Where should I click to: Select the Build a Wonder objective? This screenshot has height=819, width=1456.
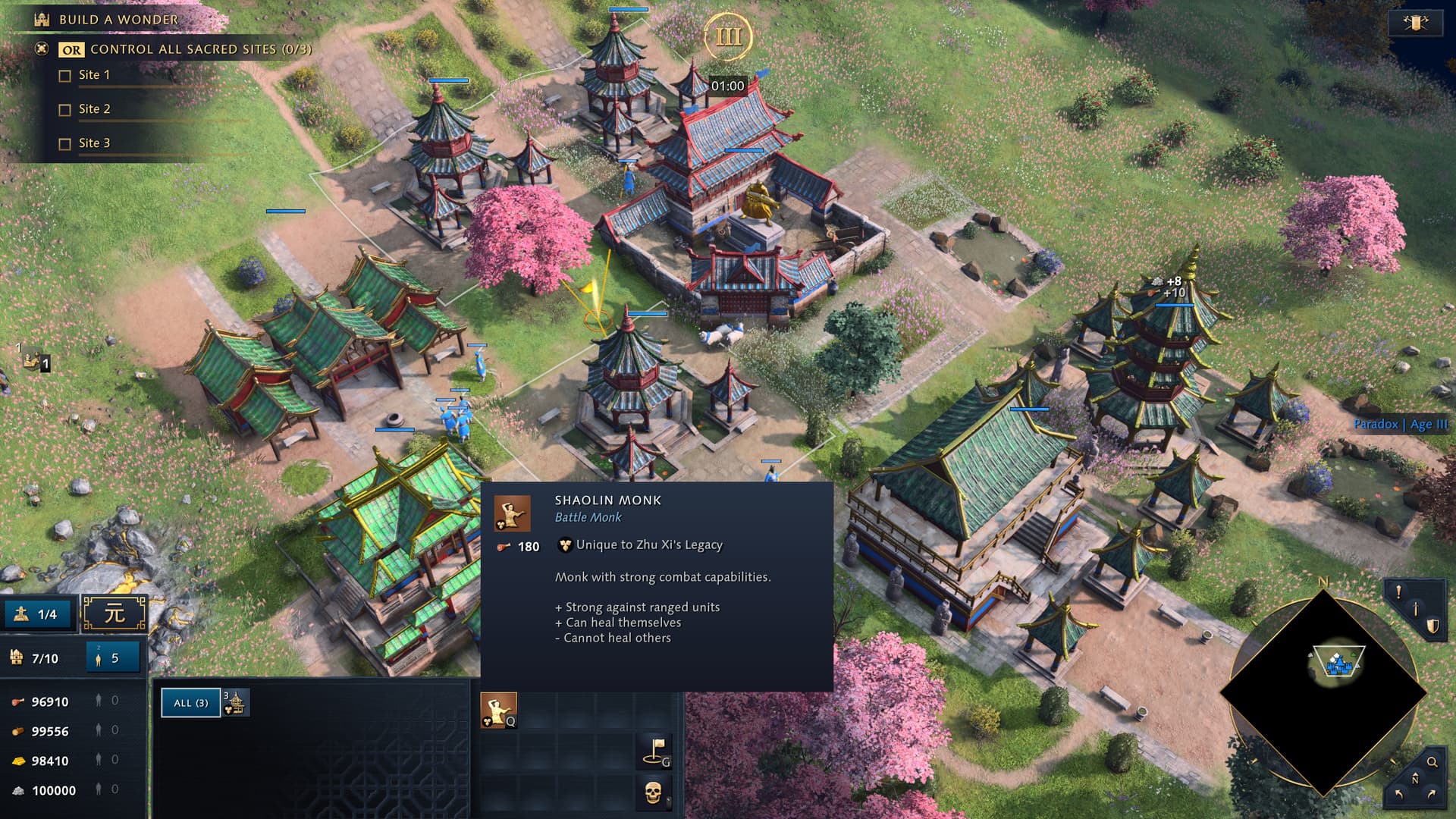(118, 20)
